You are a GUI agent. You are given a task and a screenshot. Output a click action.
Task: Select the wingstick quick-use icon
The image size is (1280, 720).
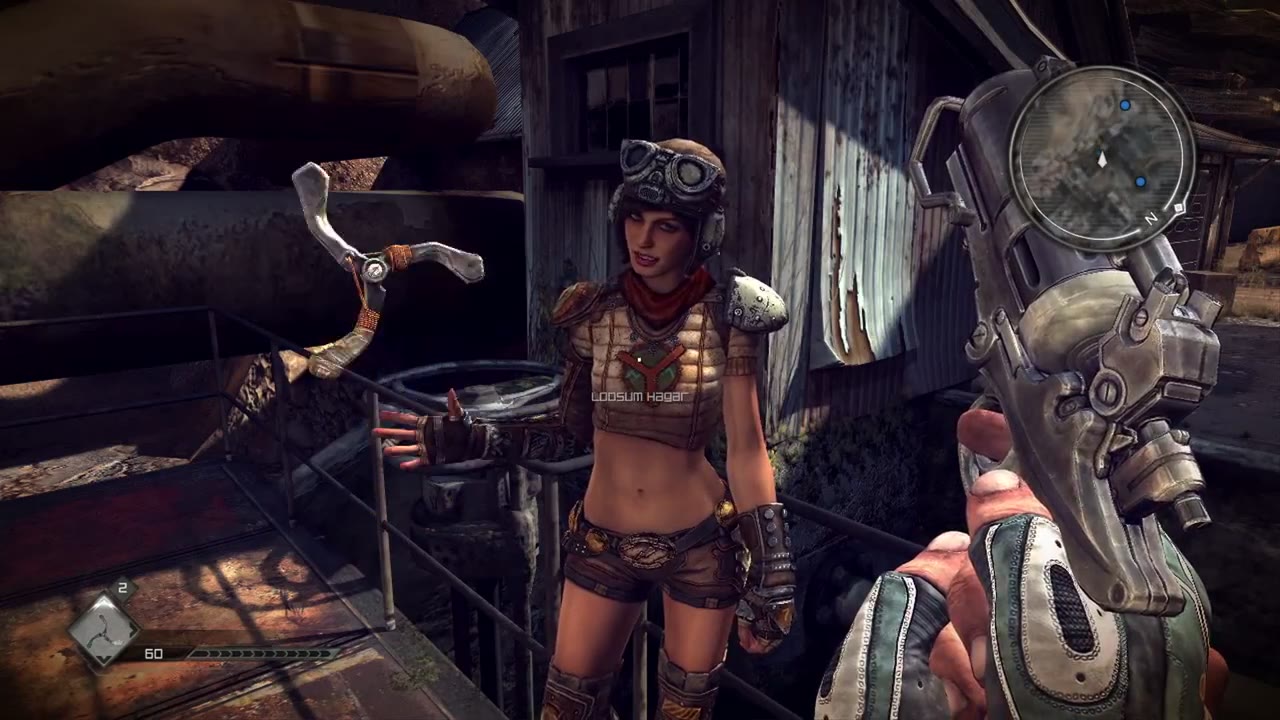tap(102, 630)
